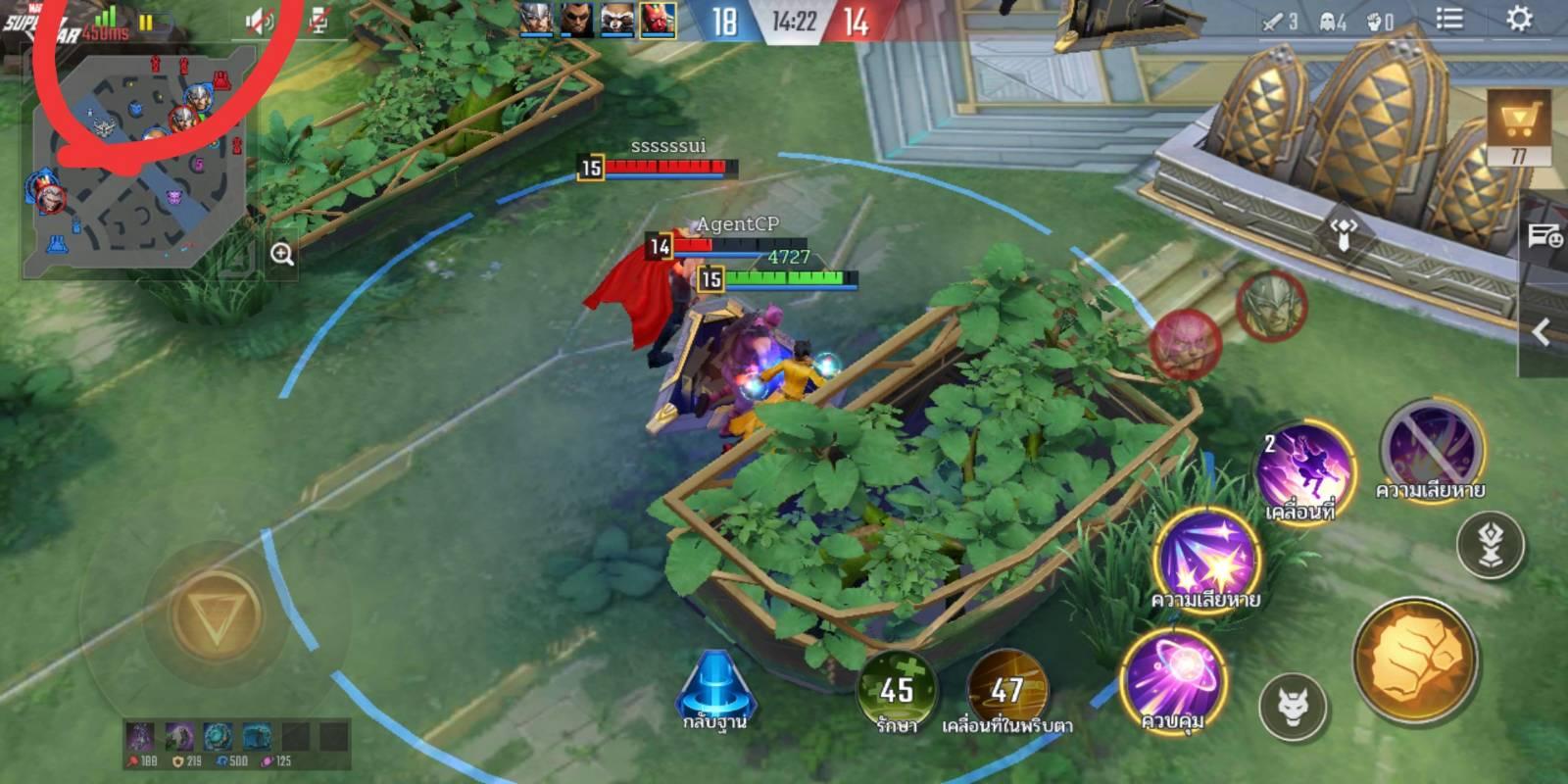Activate the control skill with planet icon
The height and width of the screenshot is (784, 1568).
click(1174, 678)
